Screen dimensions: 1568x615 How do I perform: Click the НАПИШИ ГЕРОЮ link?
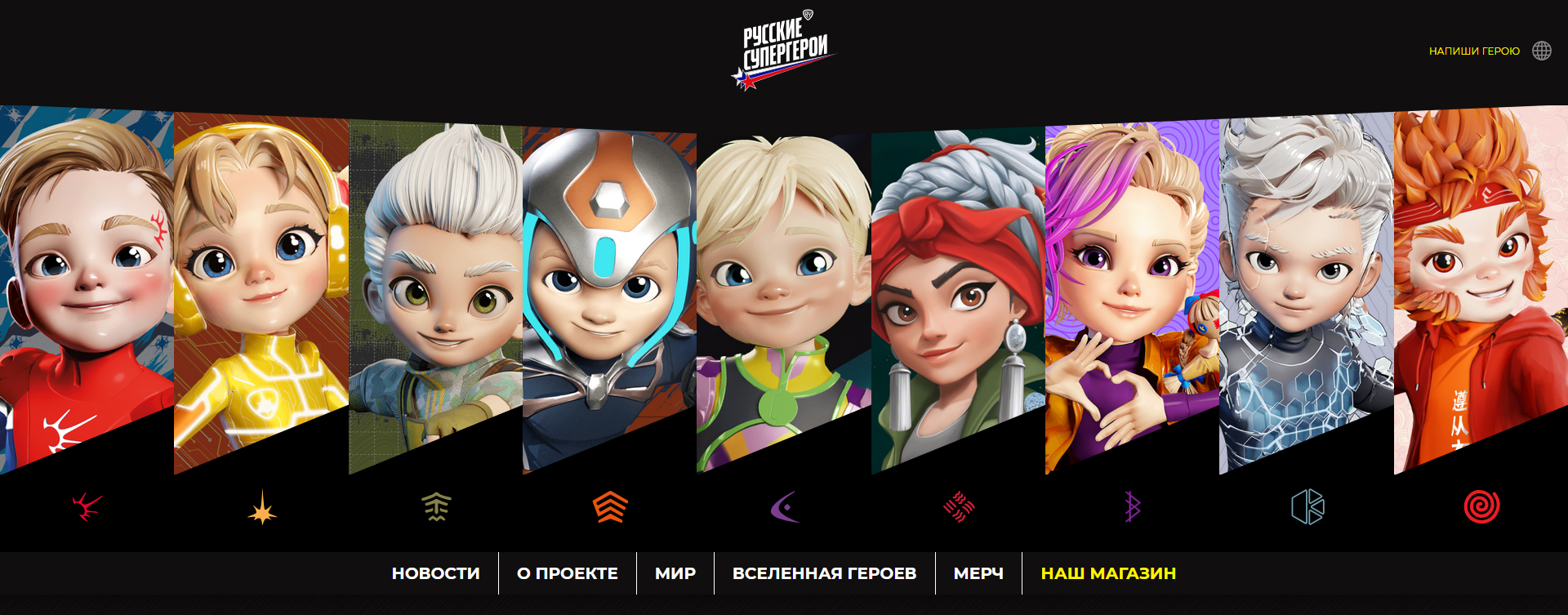[x=1473, y=51]
